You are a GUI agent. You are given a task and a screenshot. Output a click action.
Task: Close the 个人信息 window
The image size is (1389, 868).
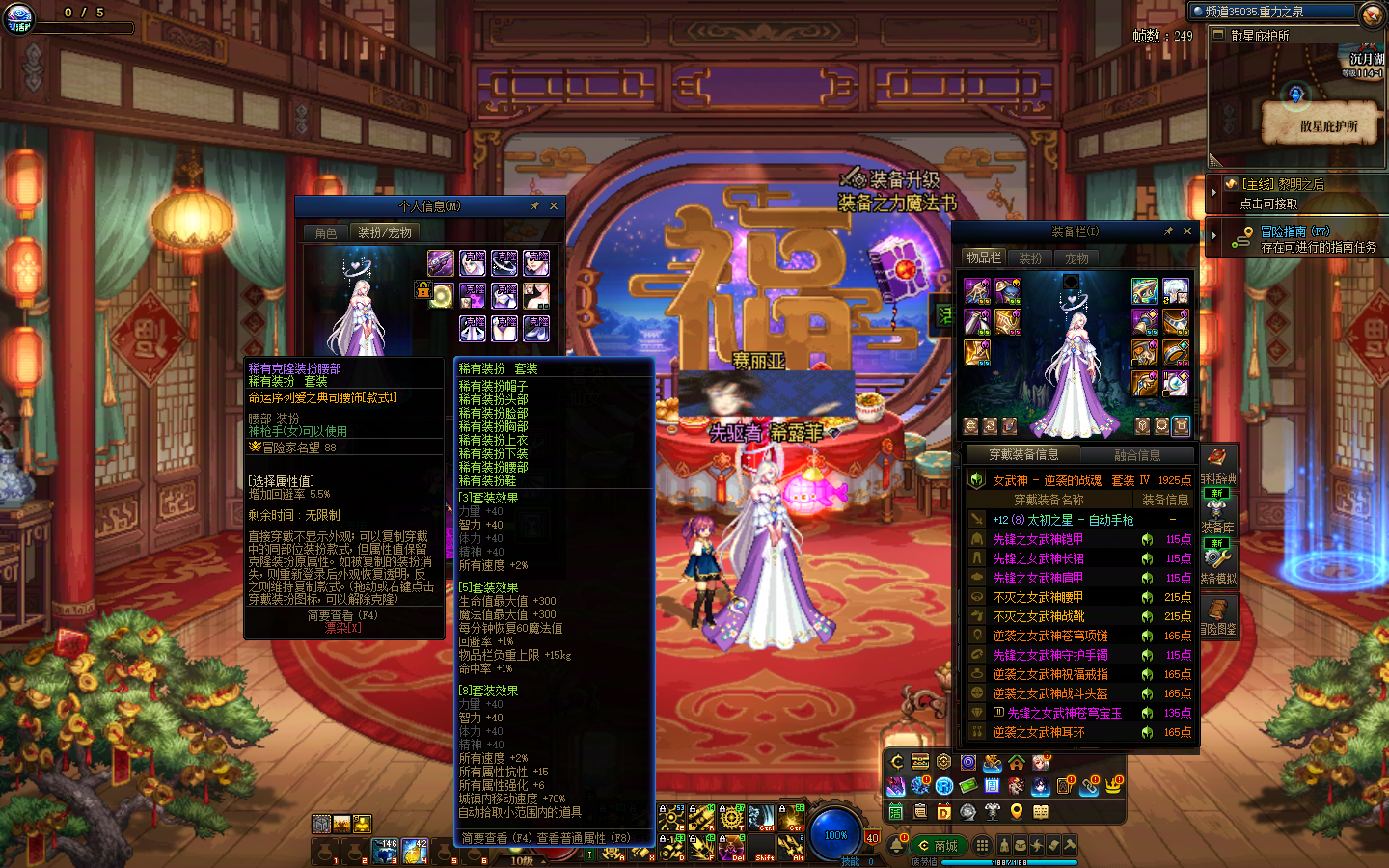pyautogui.click(x=554, y=206)
